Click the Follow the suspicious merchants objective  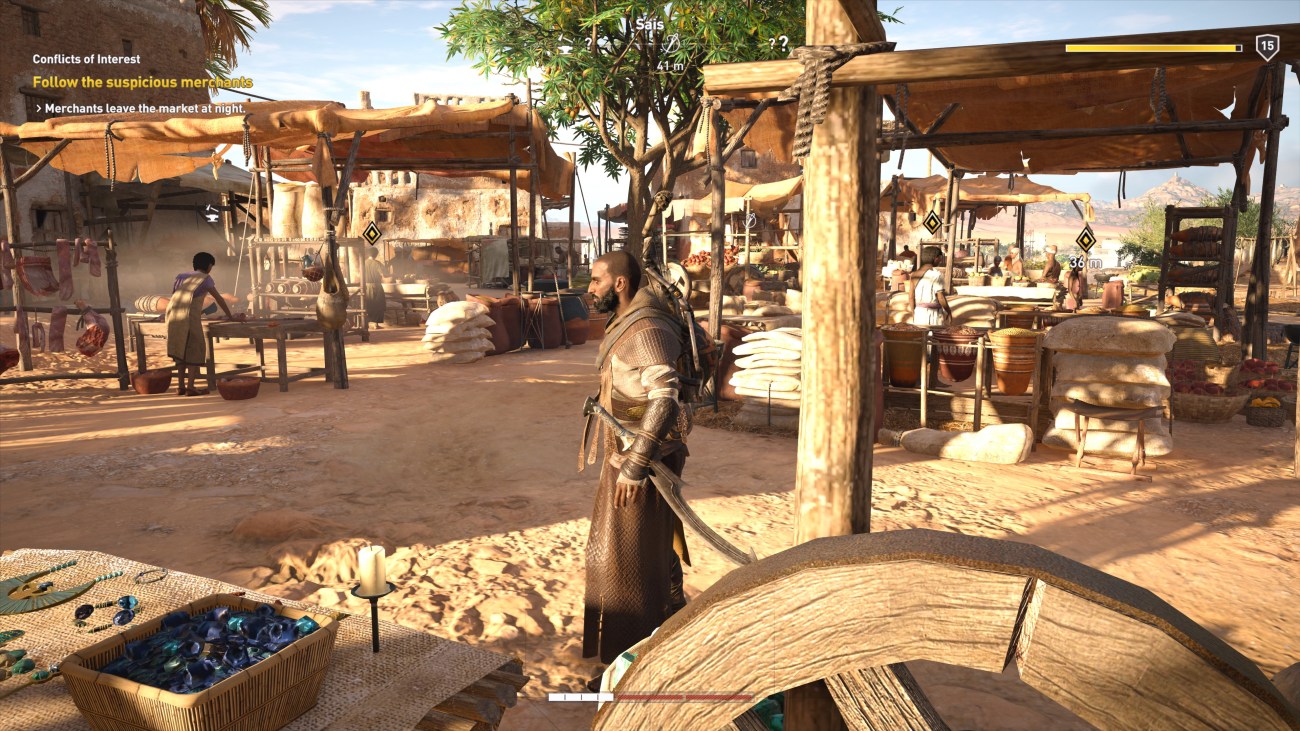pyautogui.click(x=142, y=82)
